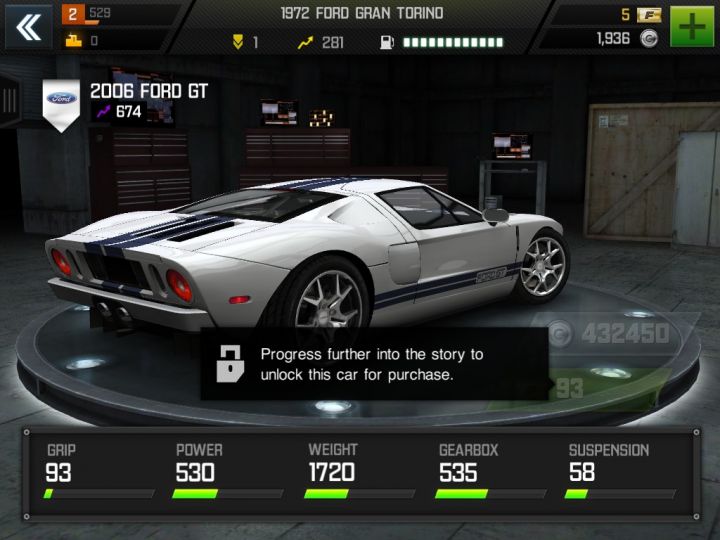The image size is (720, 540).
Task: Open the side drawer handle beside the Ford badge
Action: pos(11,101)
